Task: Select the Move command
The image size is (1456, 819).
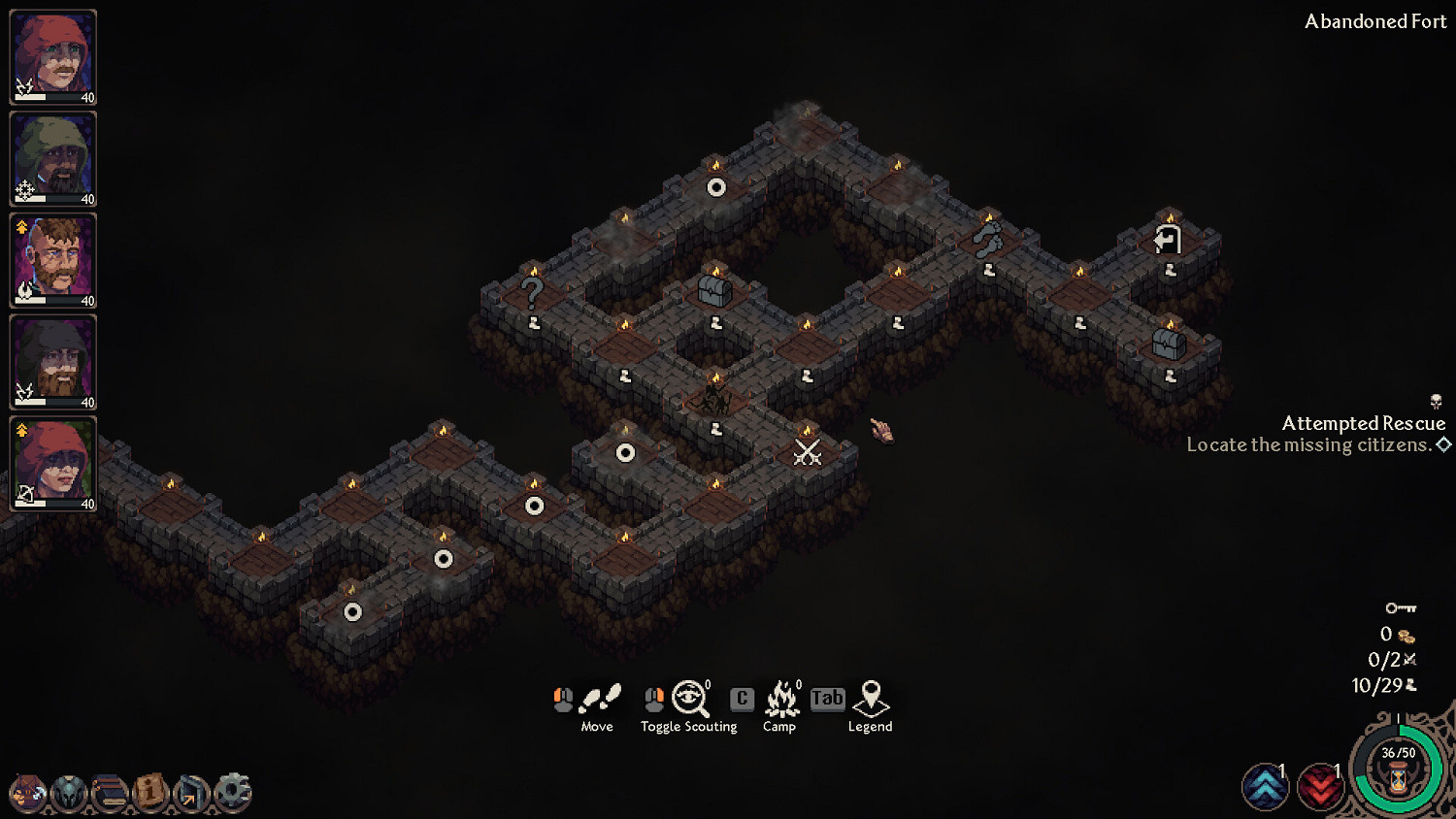Action: coord(598,697)
